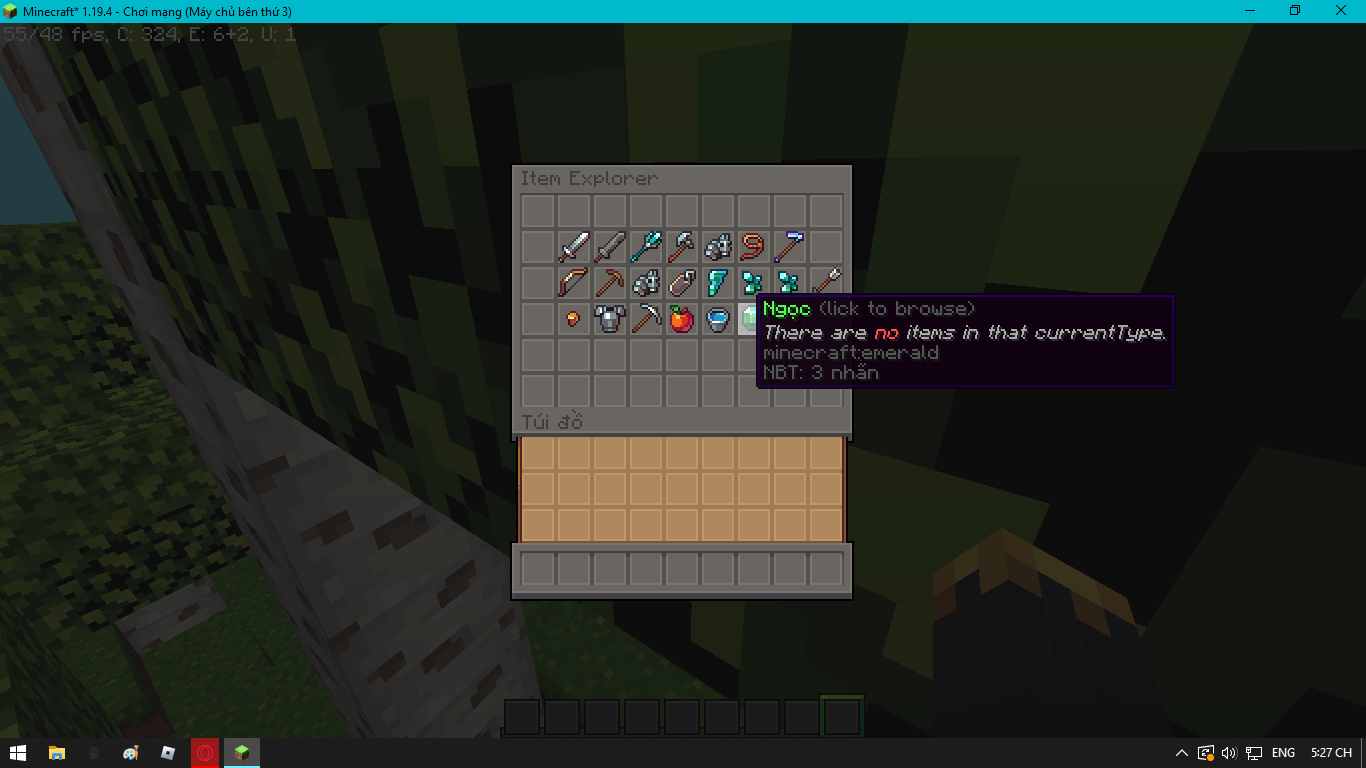This screenshot has width=1366, height=768.
Task: Select the iron sword in Item Explorer
Action: click(573, 246)
